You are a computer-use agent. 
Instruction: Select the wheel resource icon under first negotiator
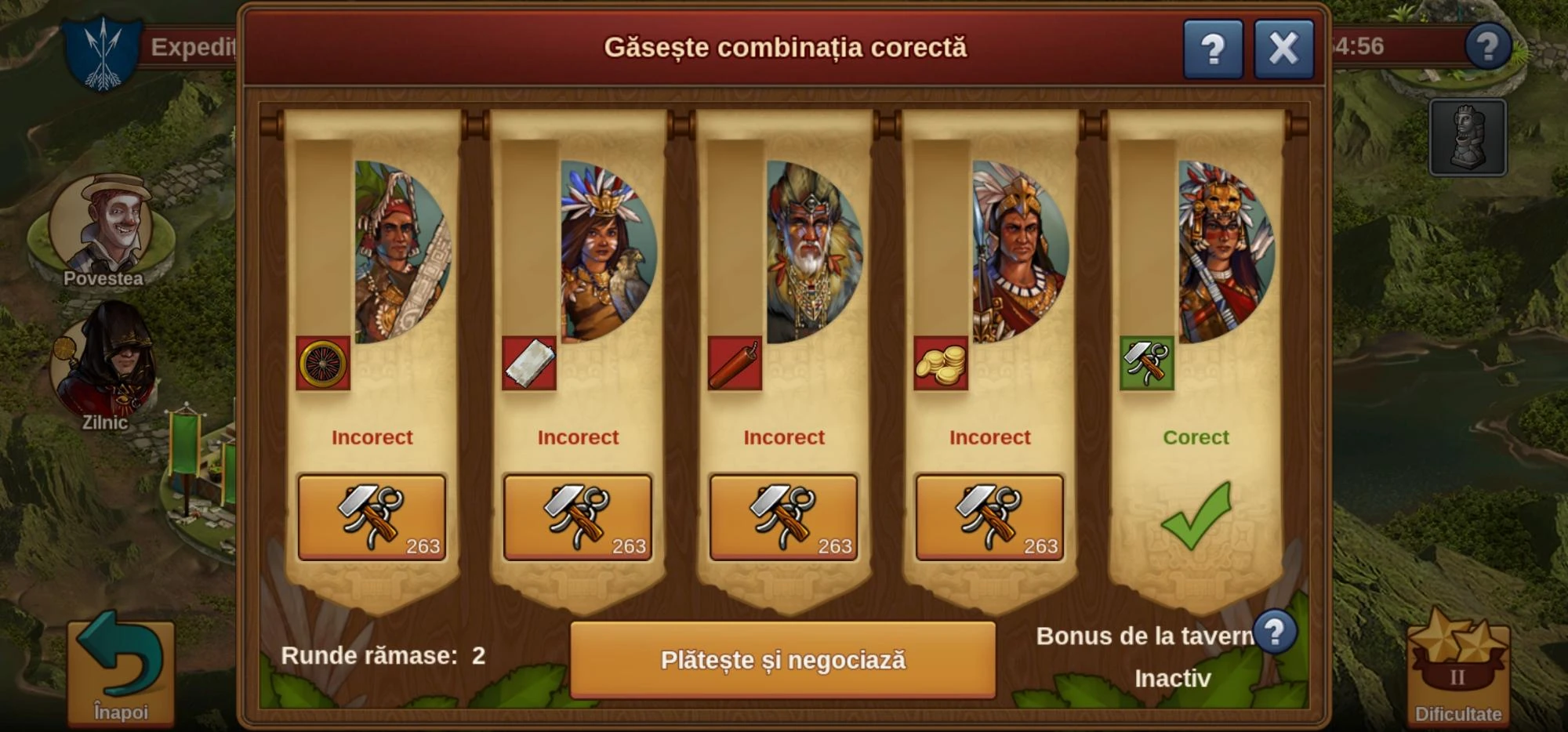click(x=324, y=364)
